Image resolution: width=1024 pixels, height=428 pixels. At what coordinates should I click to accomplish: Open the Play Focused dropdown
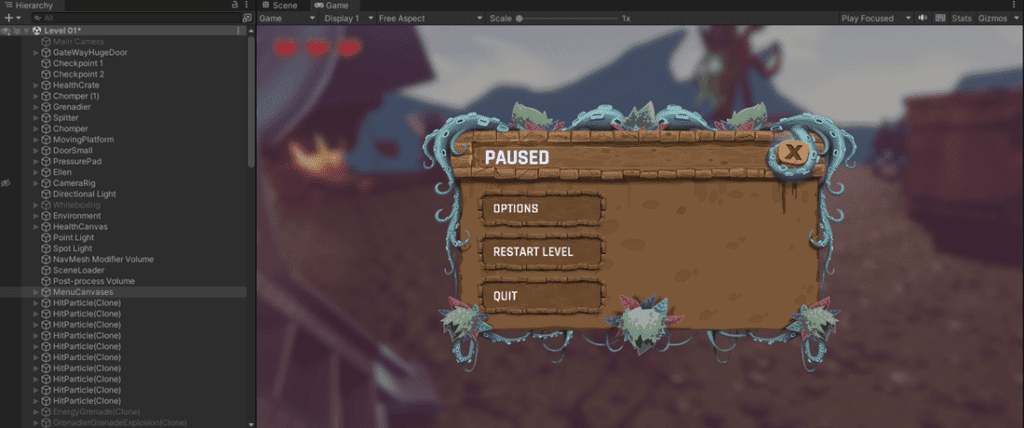point(877,18)
